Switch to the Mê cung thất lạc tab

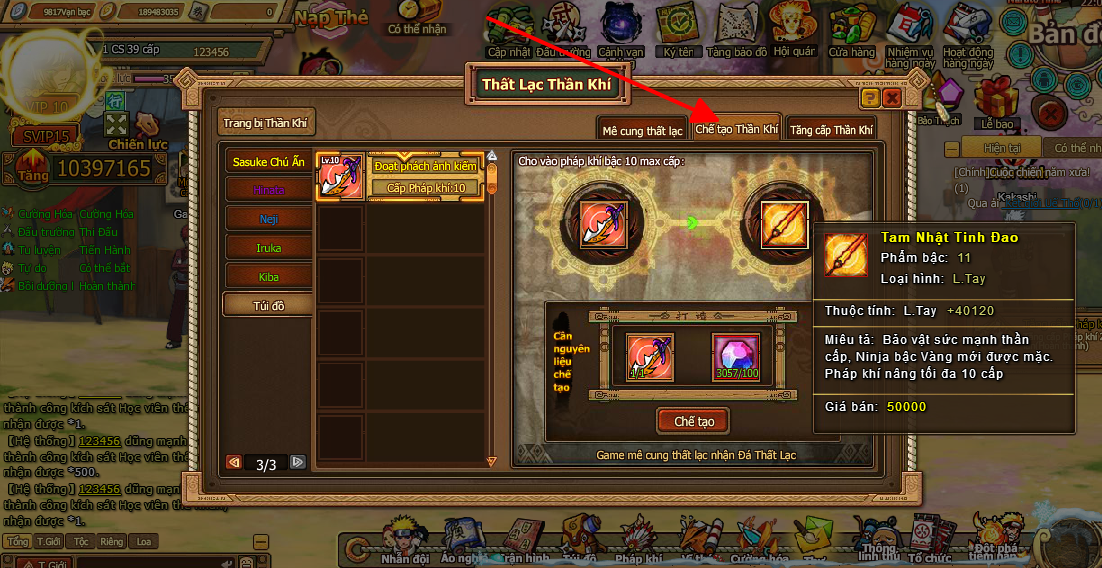click(x=642, y=130)
